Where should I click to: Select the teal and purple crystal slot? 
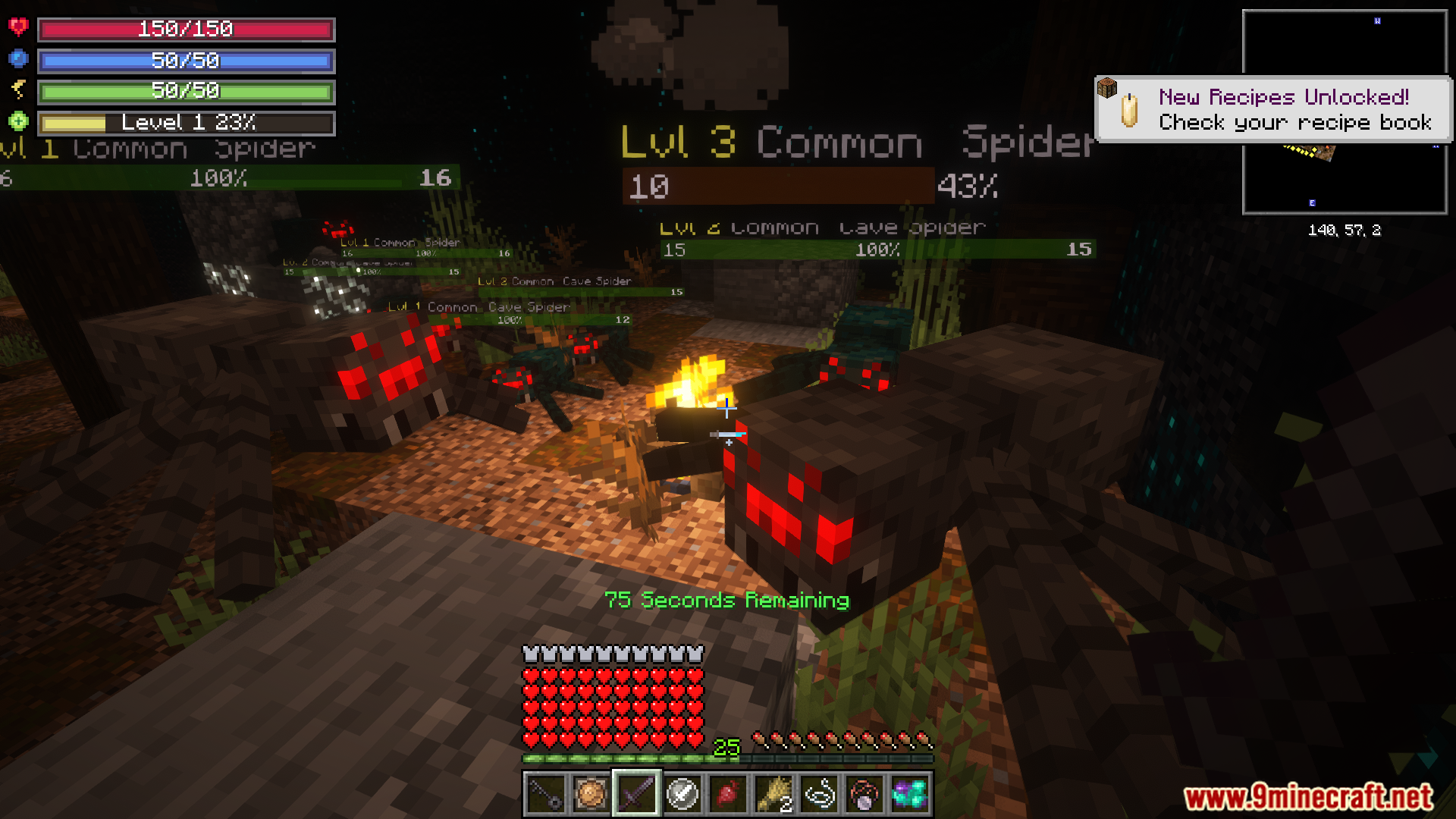pyautogui.click(x=910, y=794)
